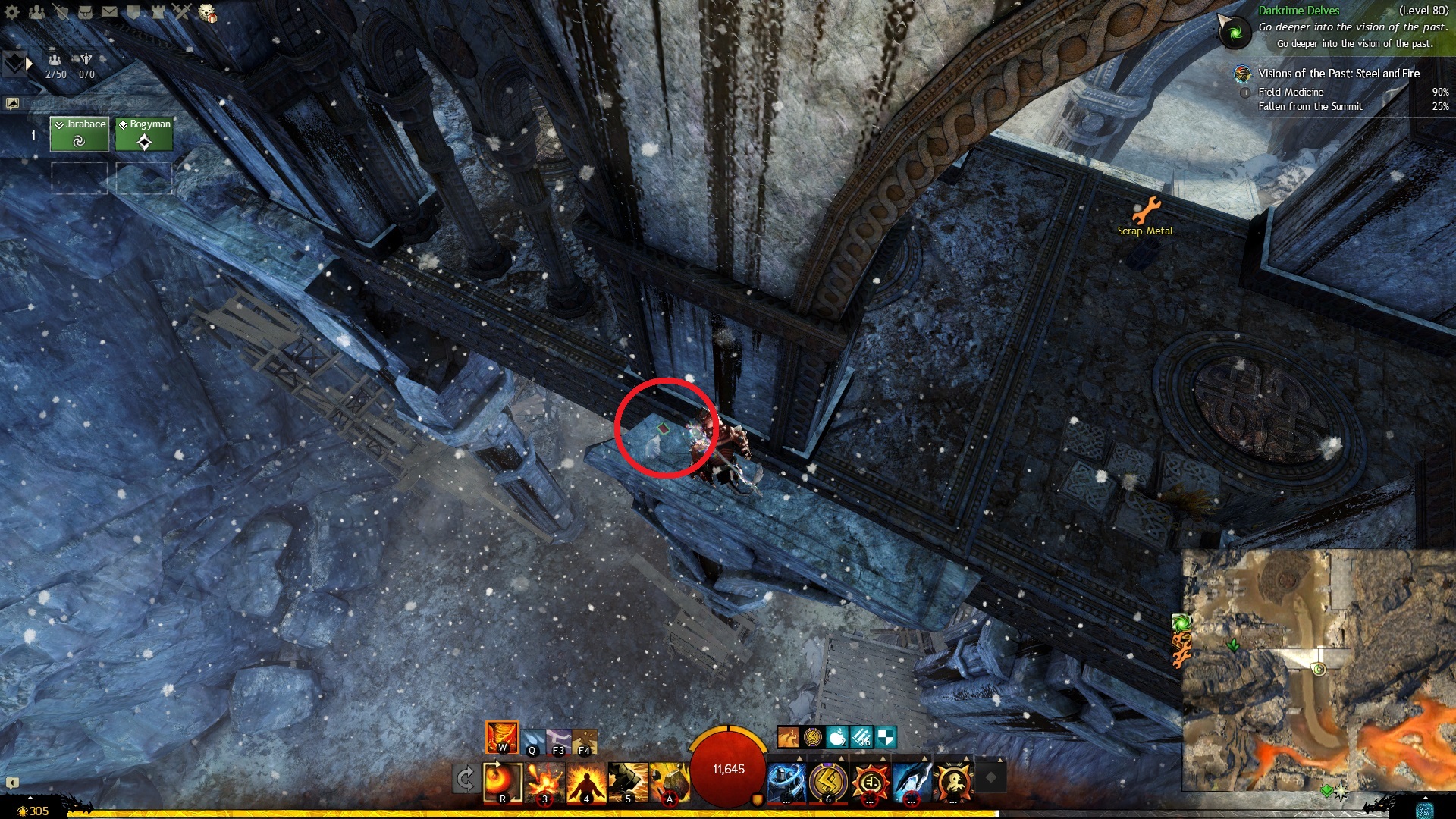Activate the armored guard healing skill
This screenshot has width=1456, height=819.
click(x=786, y=782)
